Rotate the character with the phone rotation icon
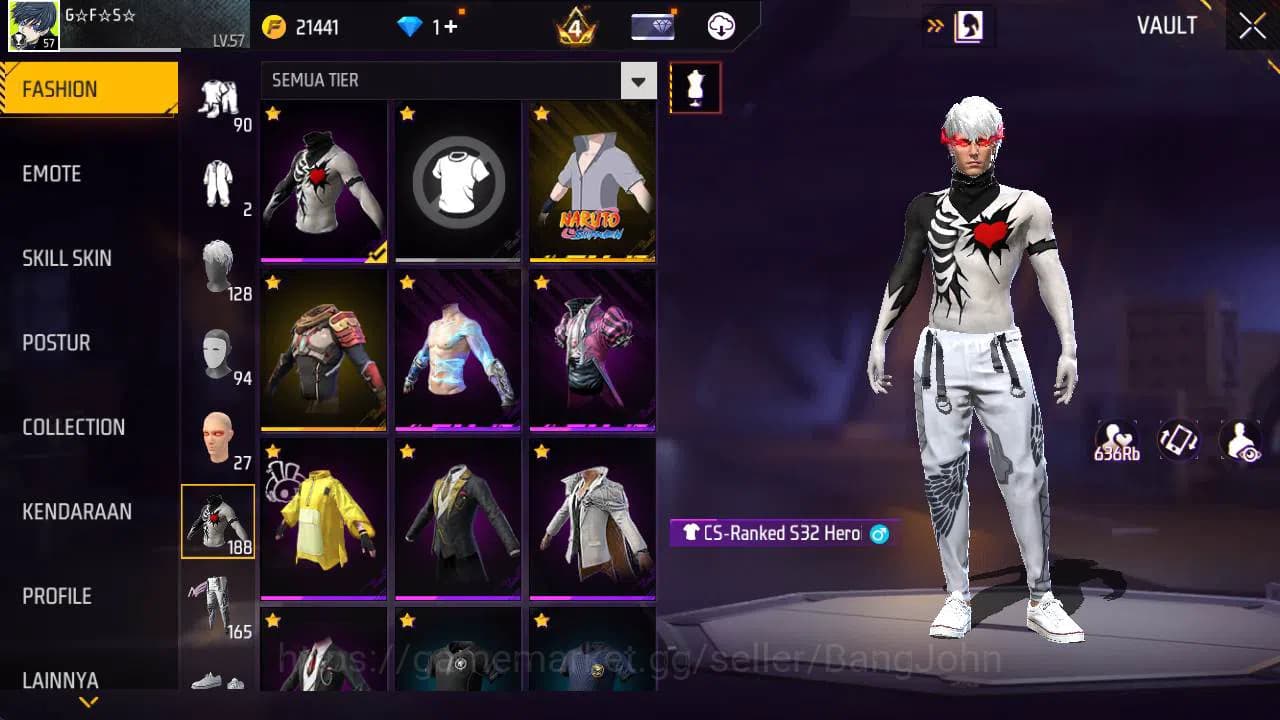 (x=1177, y=440)
